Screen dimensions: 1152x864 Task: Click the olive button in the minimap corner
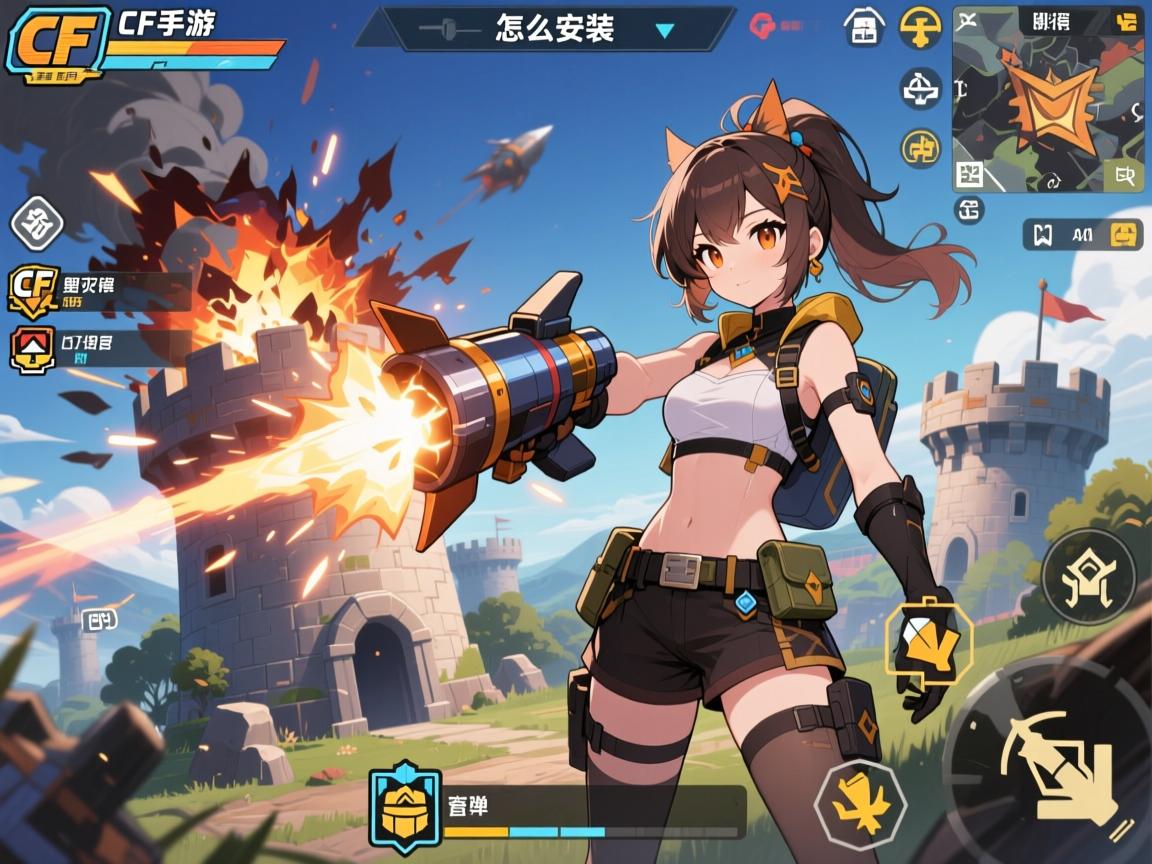pos(1124,177)
